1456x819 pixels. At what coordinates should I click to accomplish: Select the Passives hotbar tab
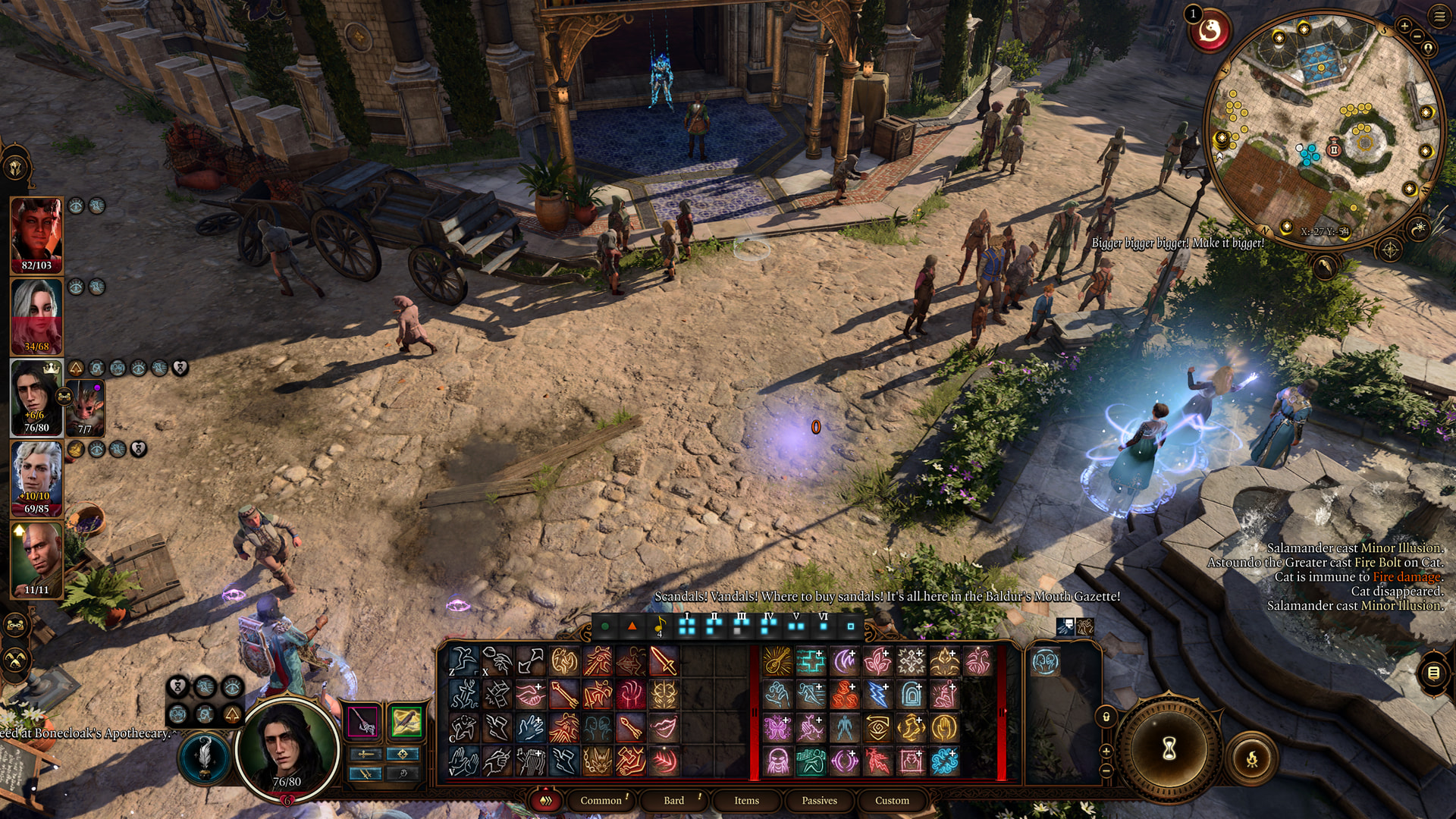[819, 801]
